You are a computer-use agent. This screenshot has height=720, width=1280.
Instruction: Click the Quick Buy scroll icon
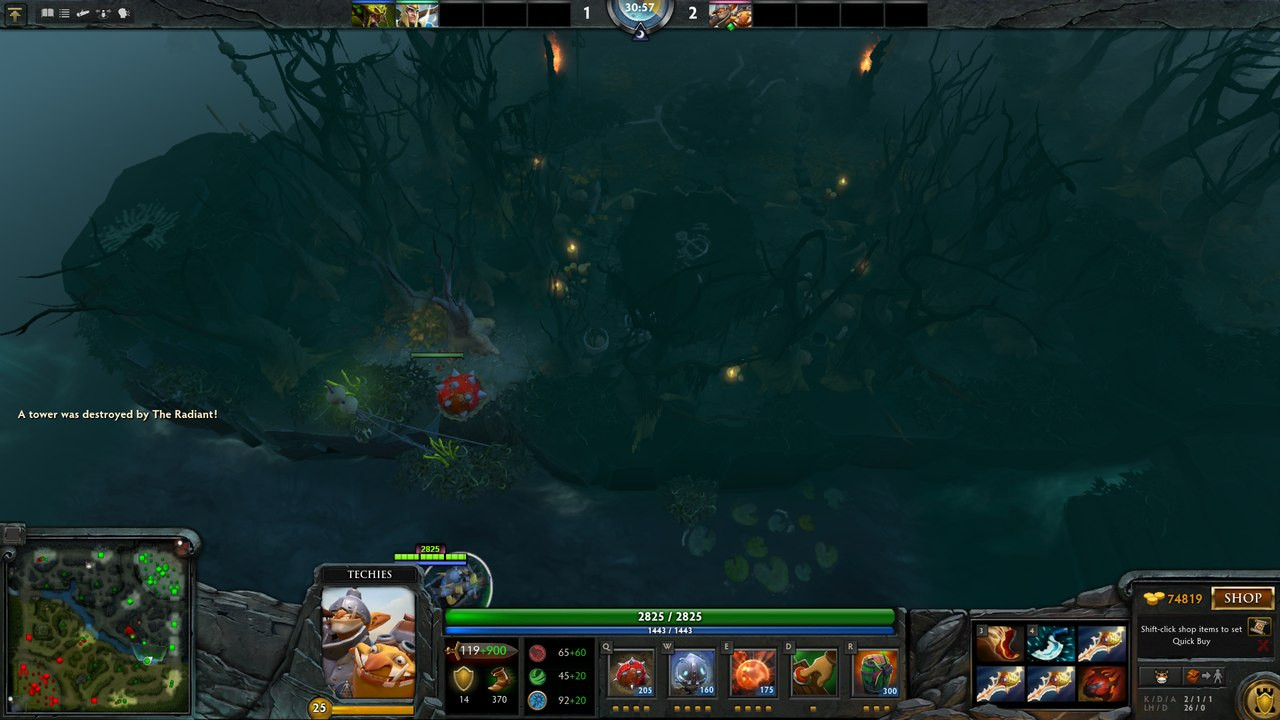1259,627
